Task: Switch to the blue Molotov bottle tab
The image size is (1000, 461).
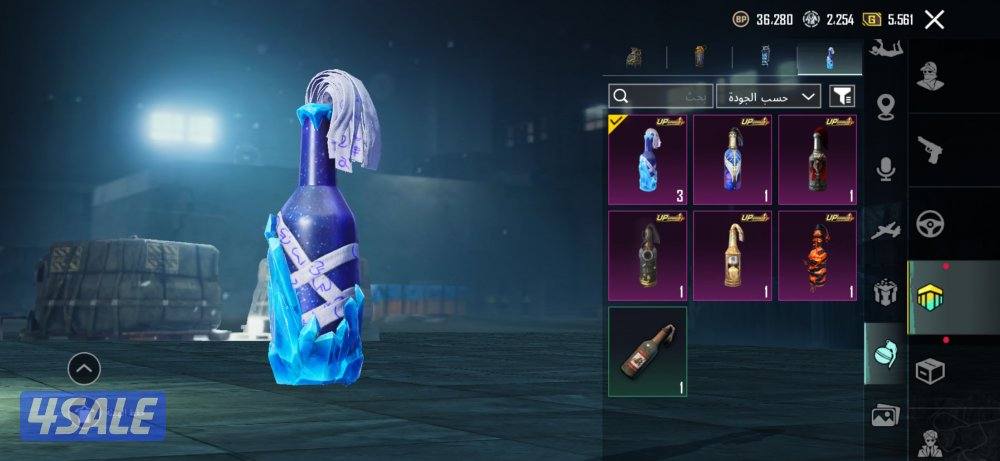Action: 829,59
